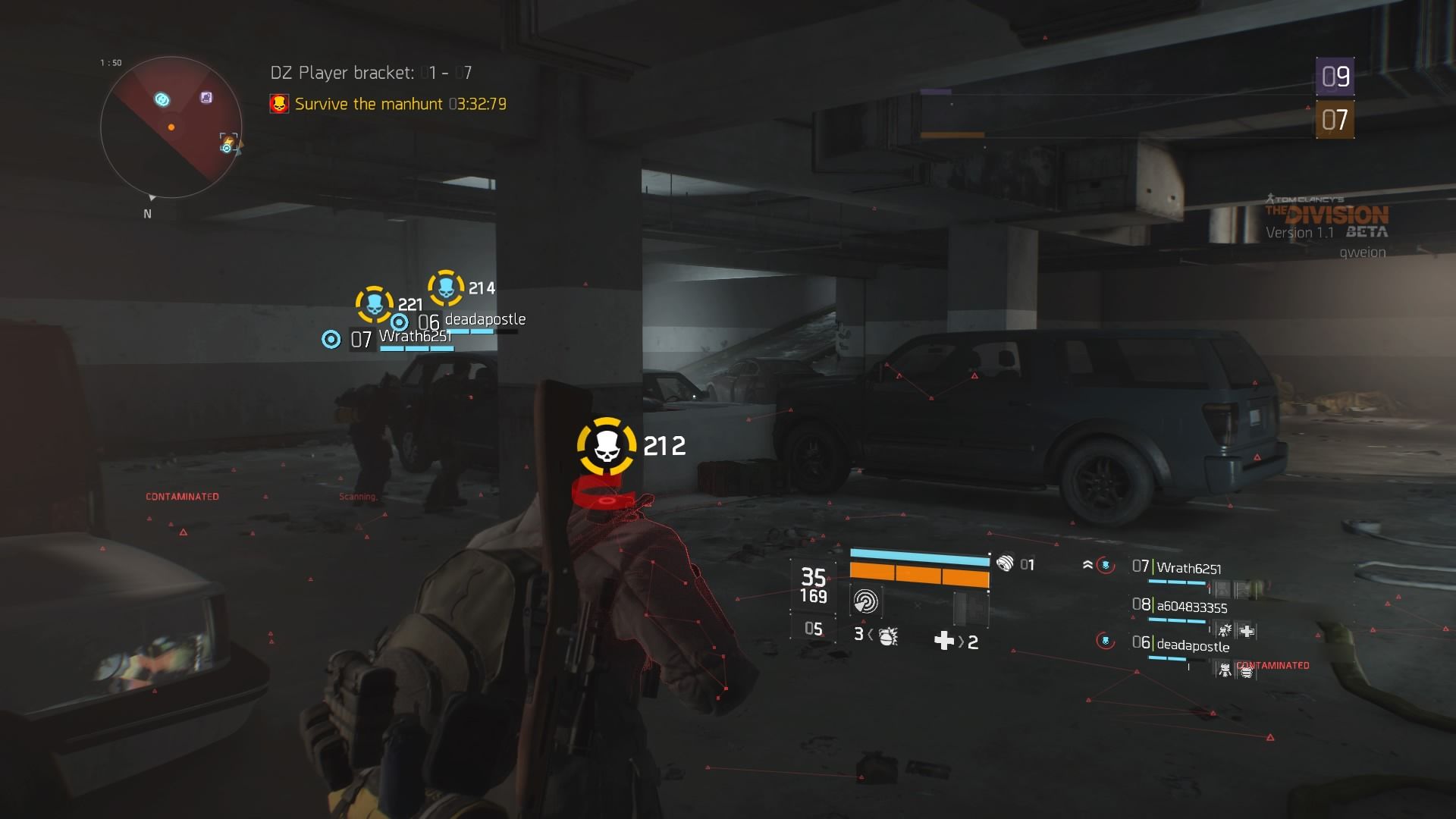Viewport: 1456px width, 819px height.
Task: Activate the Pulse scan skill icon
Action: click(x=865, y=602)
